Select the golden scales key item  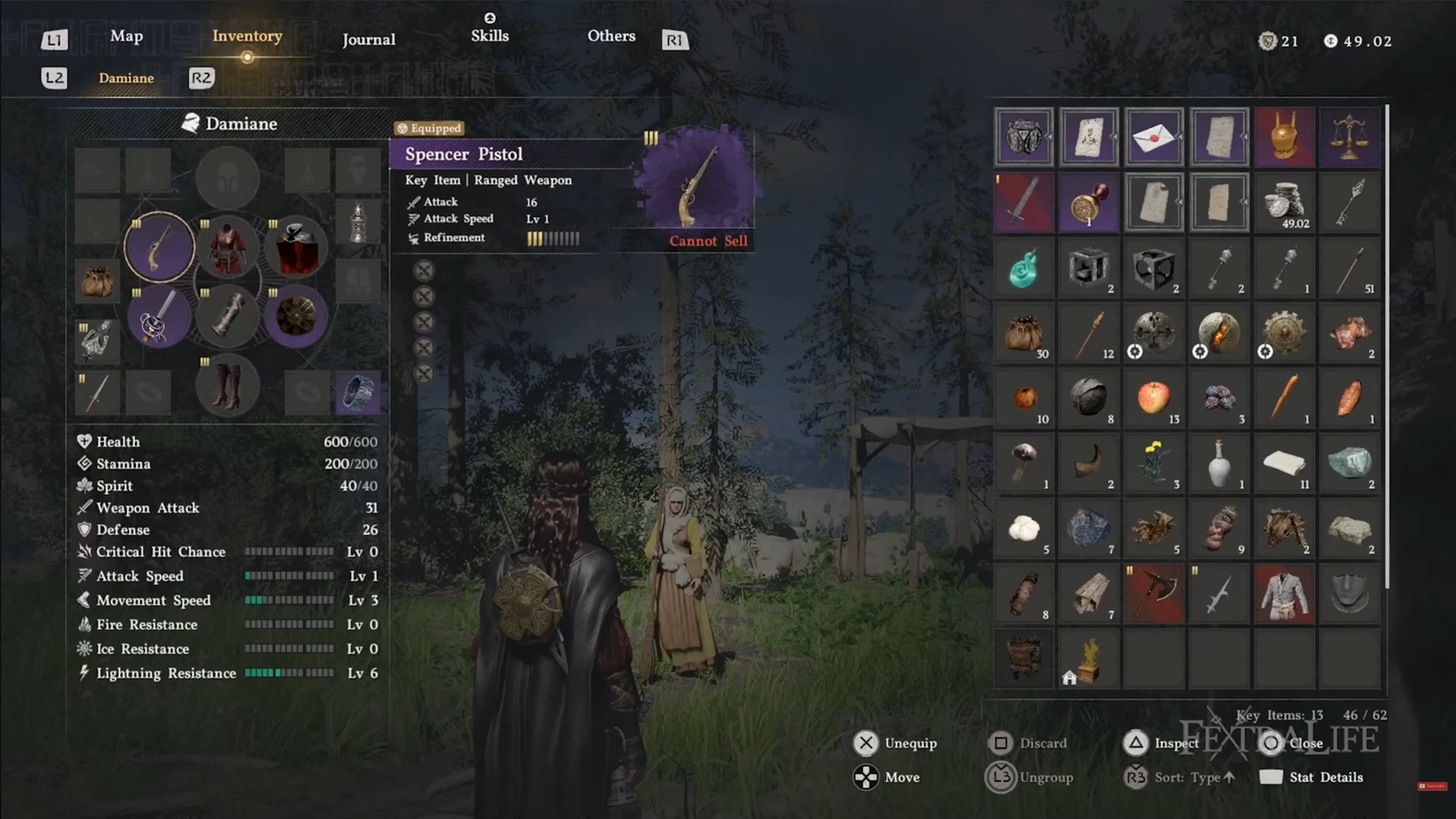(x=1350, y=137)
